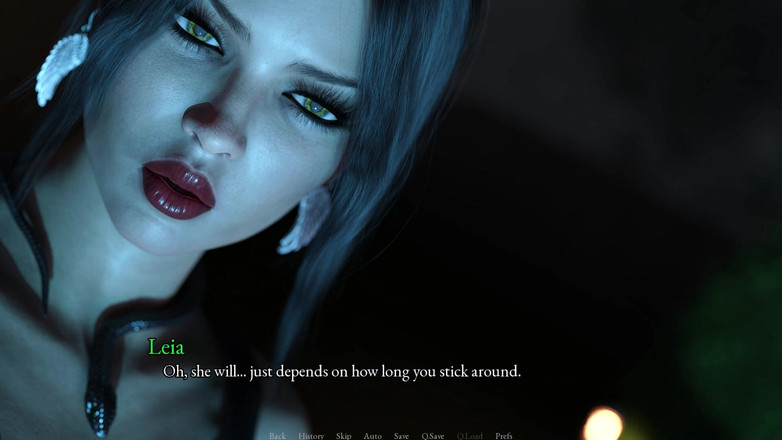This screenshot has height=440, width=782.
Task: Open the Prefs menu
Action: [x=504, y=435]
